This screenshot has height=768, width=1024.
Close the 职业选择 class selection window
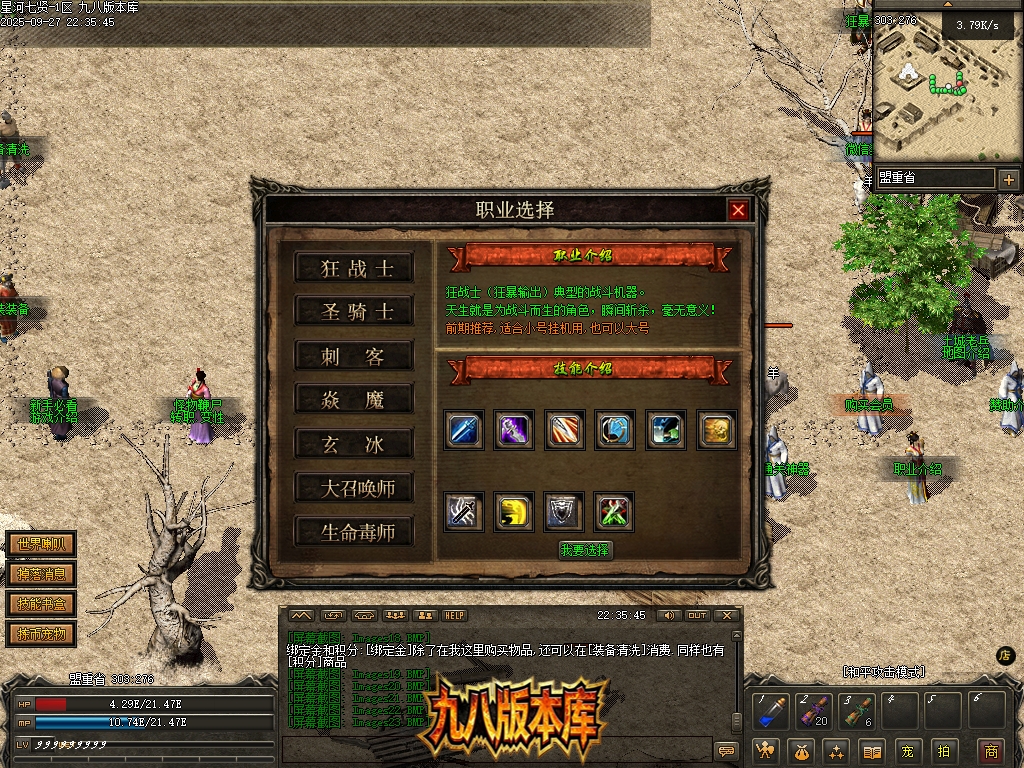738,210
